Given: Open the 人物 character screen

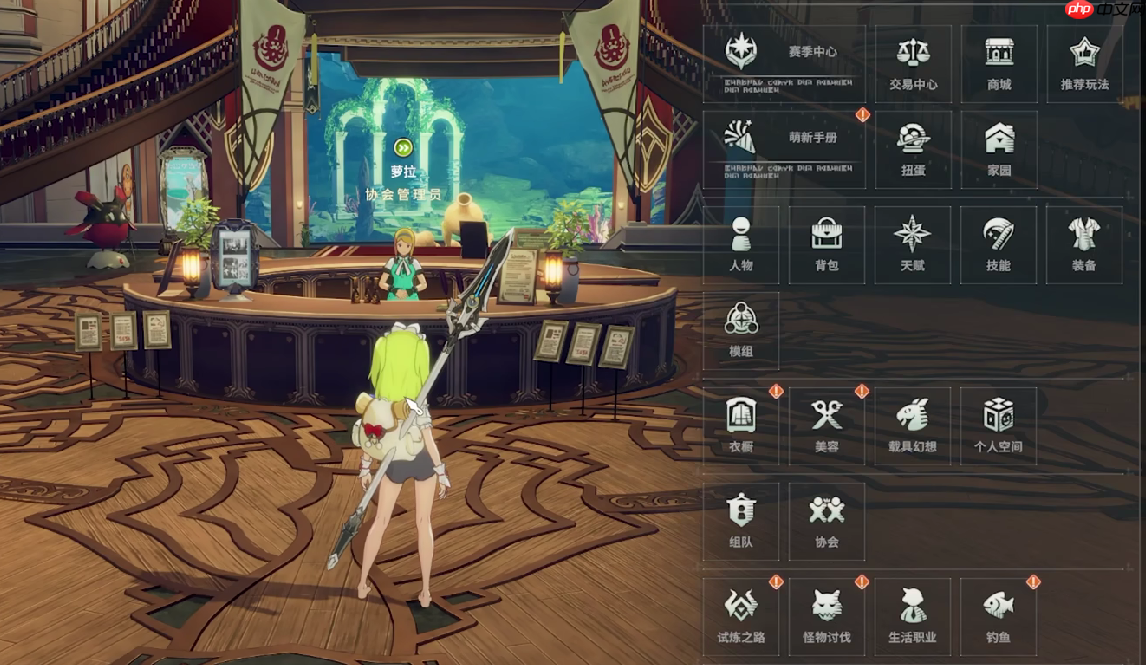Looking at the screenshot, I should tap(741, 244).
